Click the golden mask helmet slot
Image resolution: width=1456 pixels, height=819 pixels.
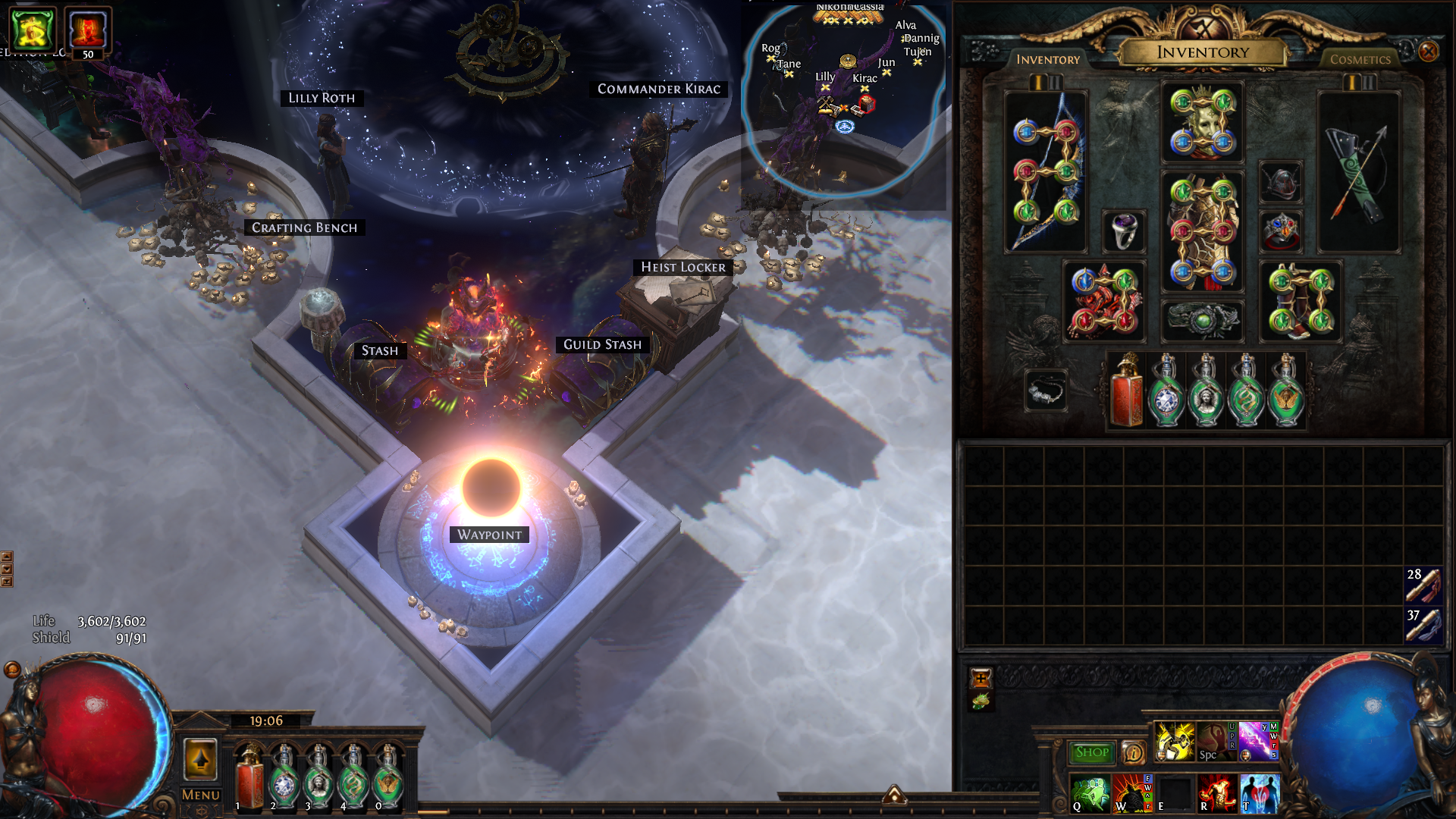point(1202,123)
